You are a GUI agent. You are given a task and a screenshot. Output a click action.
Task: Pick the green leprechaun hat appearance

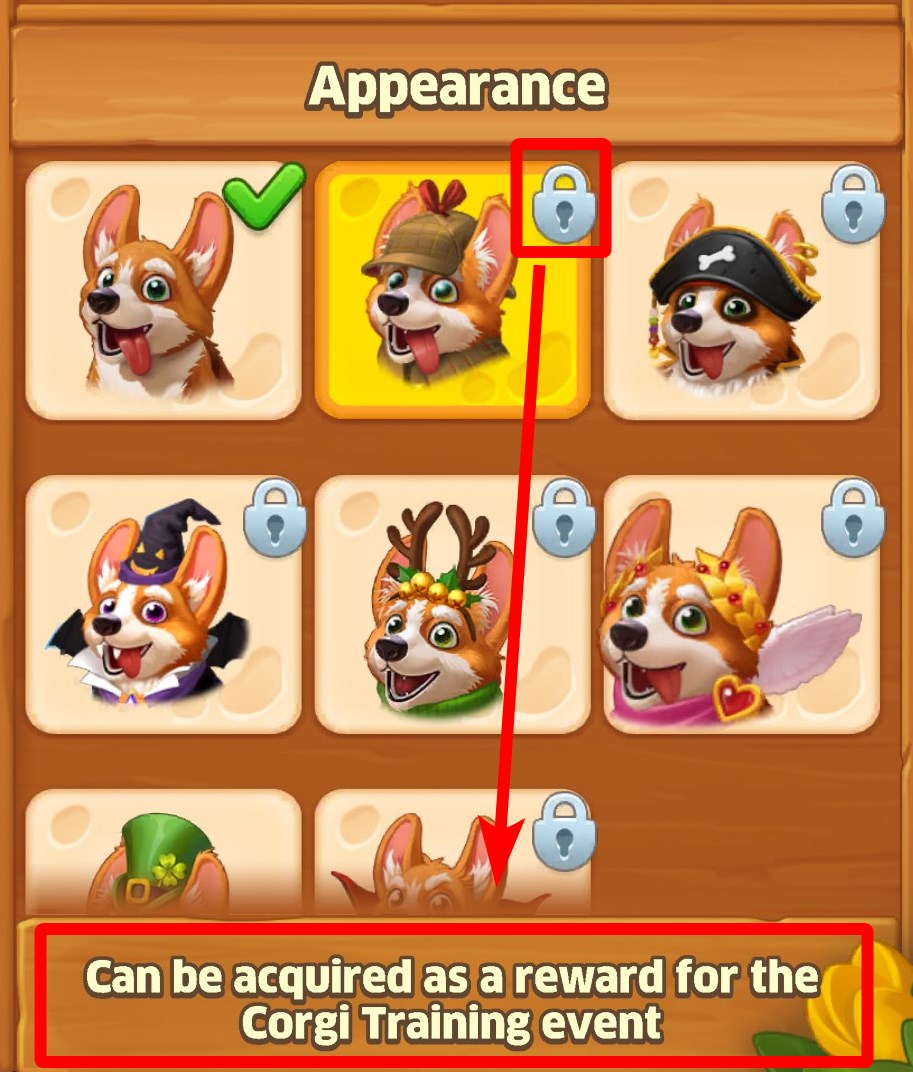point(163,855)
